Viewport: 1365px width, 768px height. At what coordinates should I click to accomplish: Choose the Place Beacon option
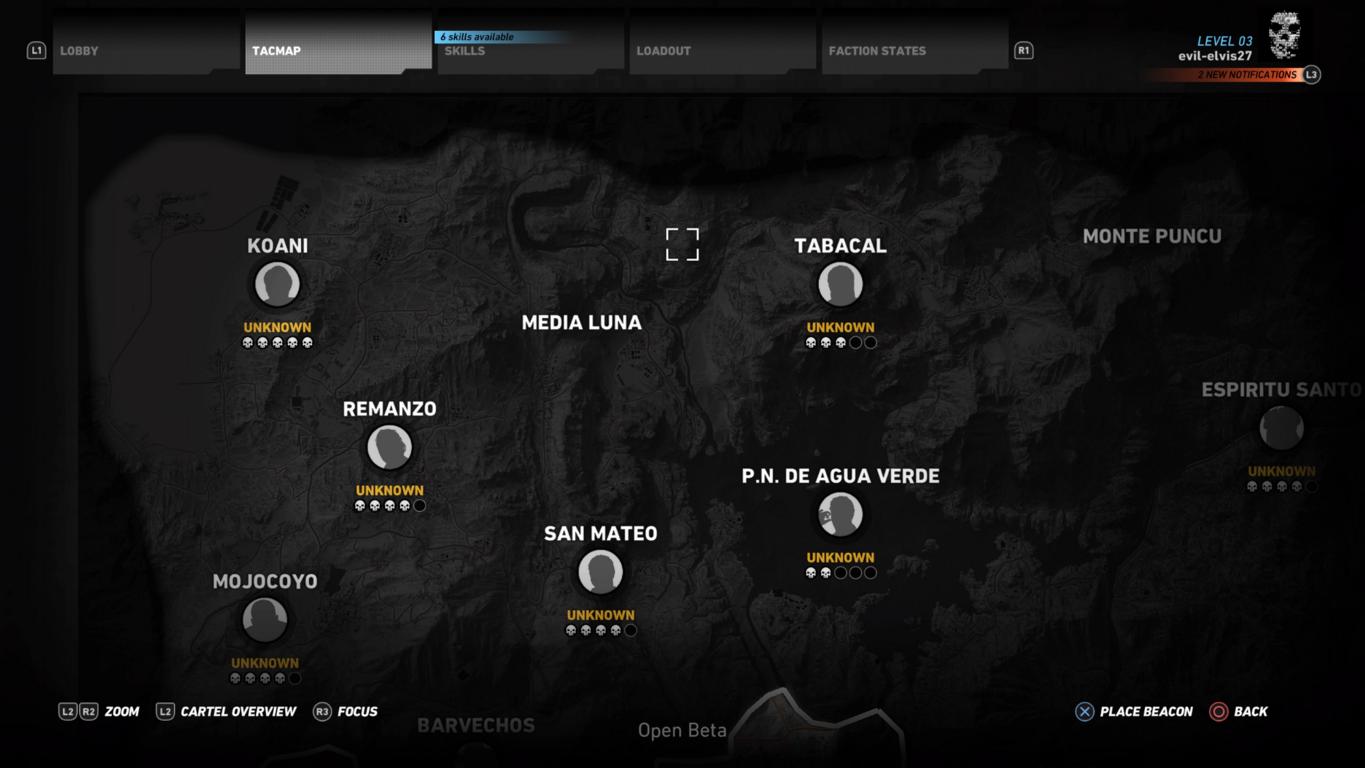tap(1134, 712)
